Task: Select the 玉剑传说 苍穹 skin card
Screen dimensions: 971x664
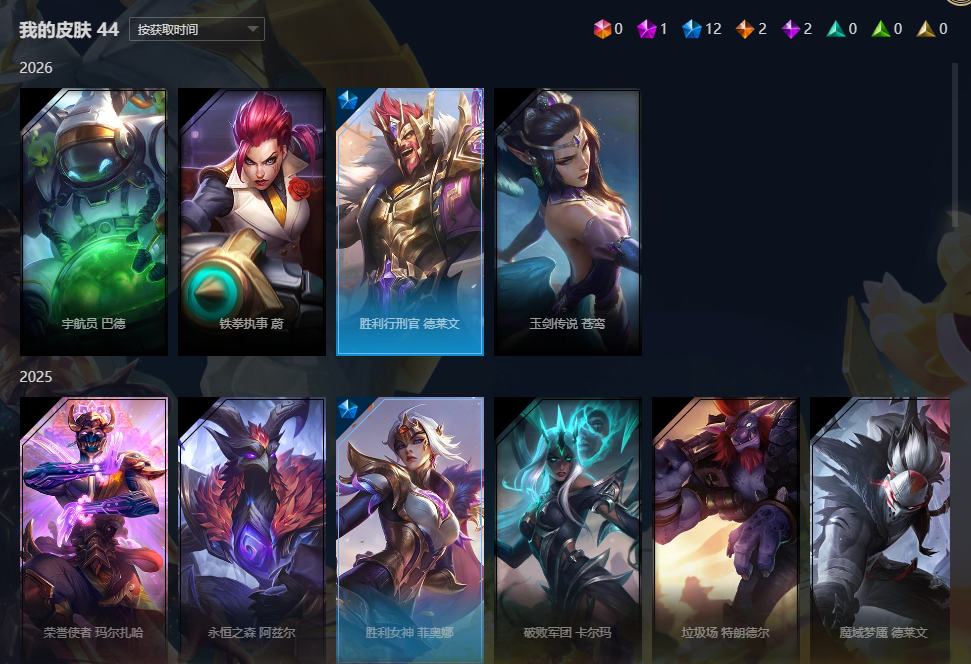Action: (x=567, y=221)
